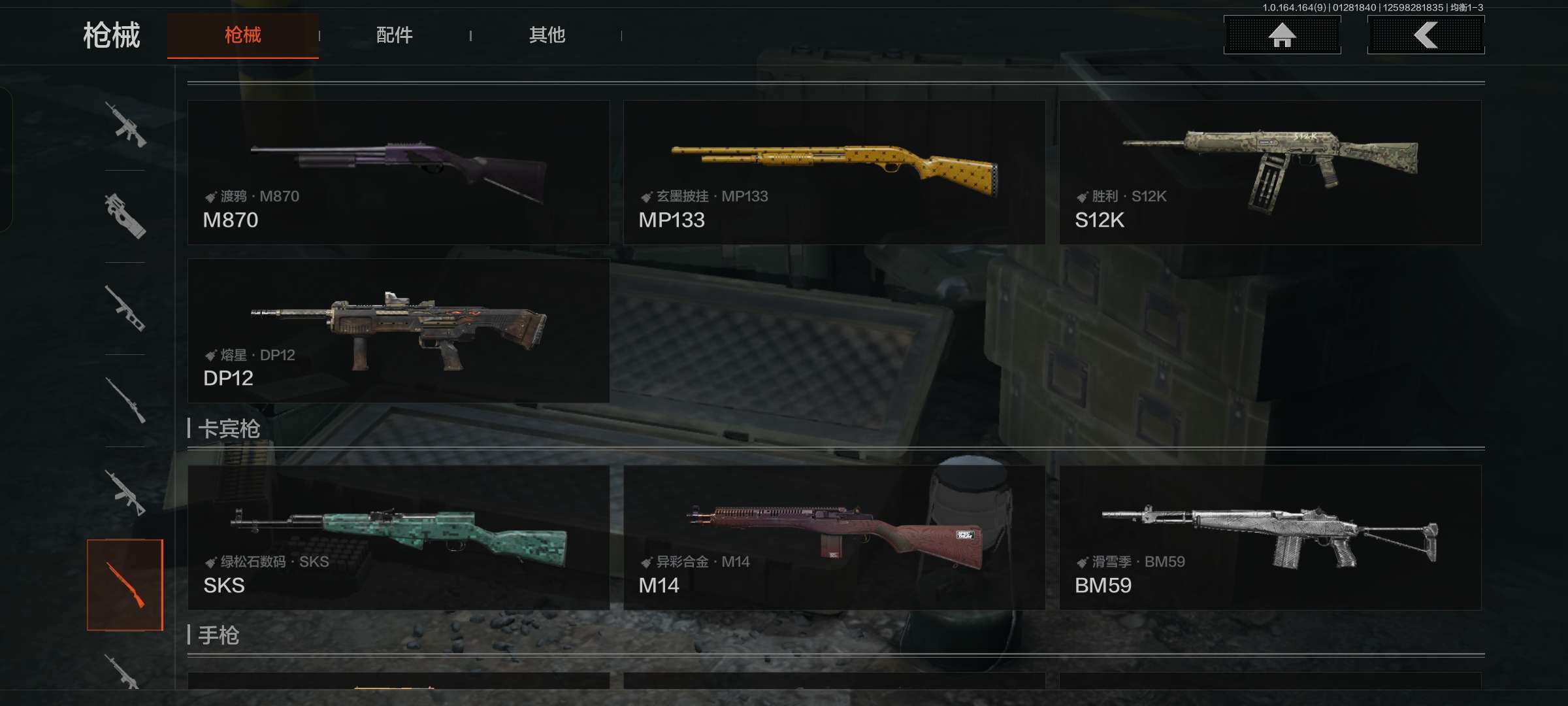Choose the sniper rifle category icon
Screen dimensions: 1568x706
click(125, 400)
